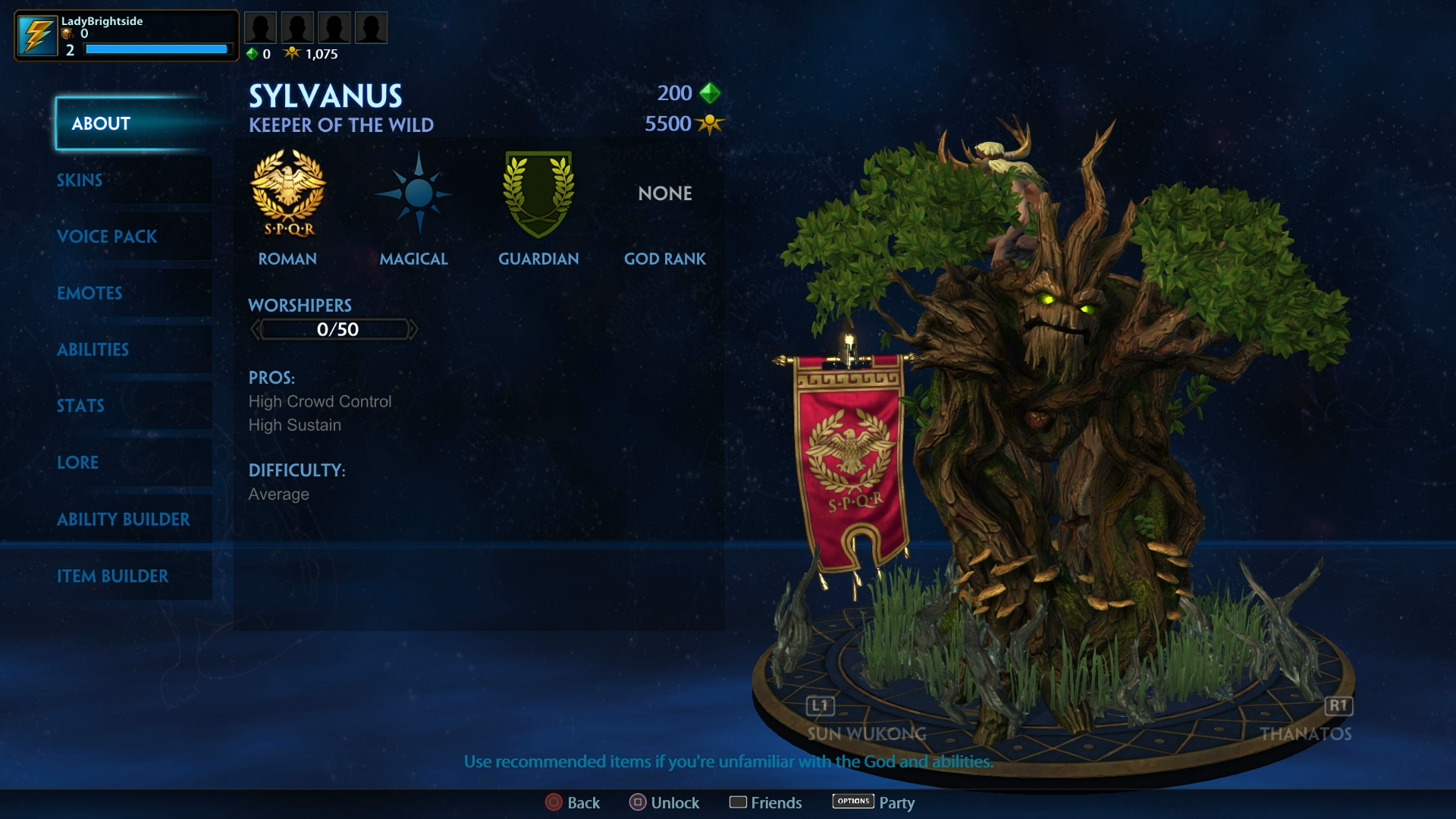Click the favor icon next to 5500
This screenshot has width=1456, height=819.
point(710,124)
